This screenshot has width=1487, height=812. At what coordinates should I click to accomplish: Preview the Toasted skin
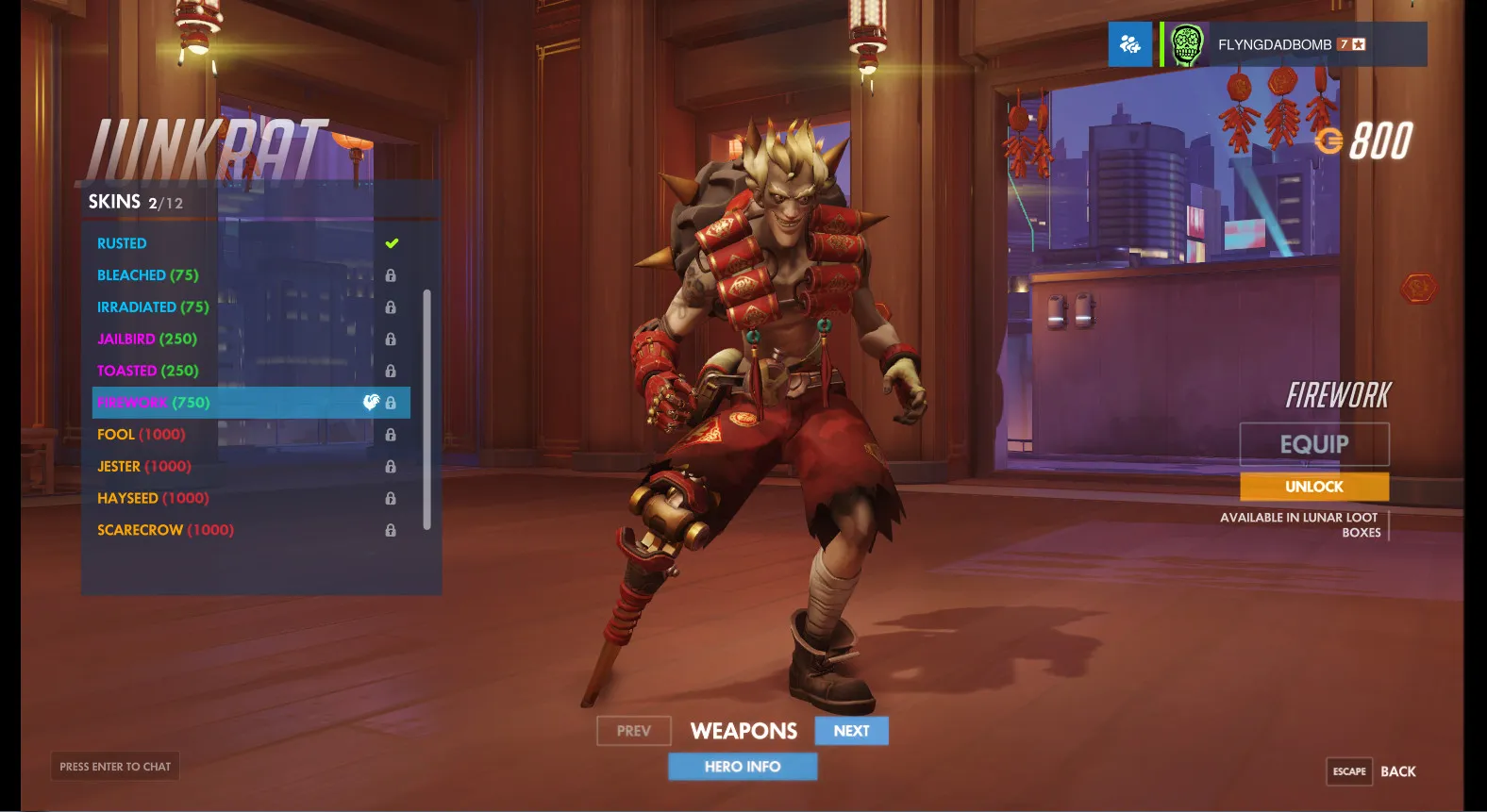pos(148,371)
